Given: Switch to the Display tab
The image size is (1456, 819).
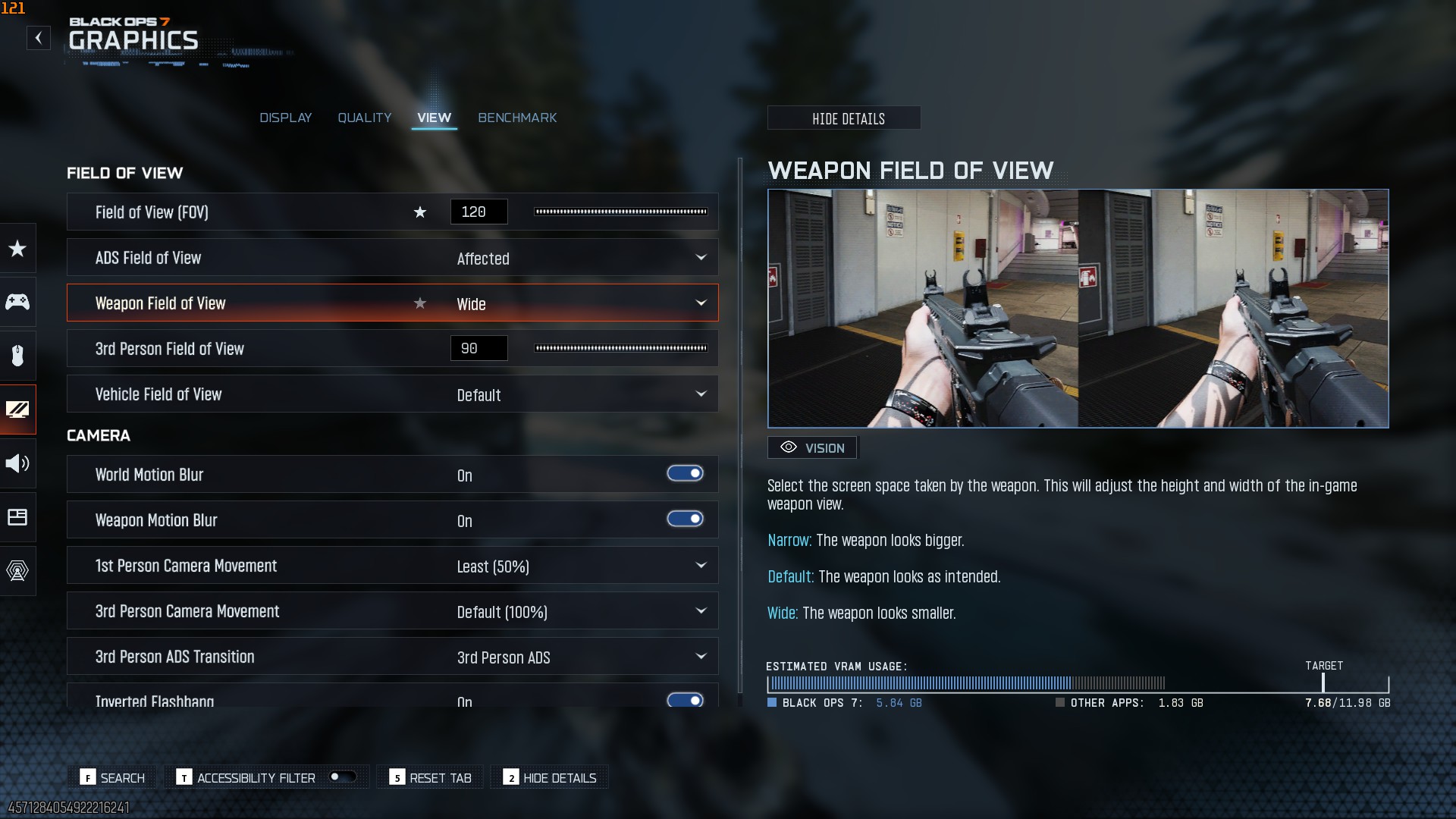Looking at the screenshot, I should [x=285, y=118].
